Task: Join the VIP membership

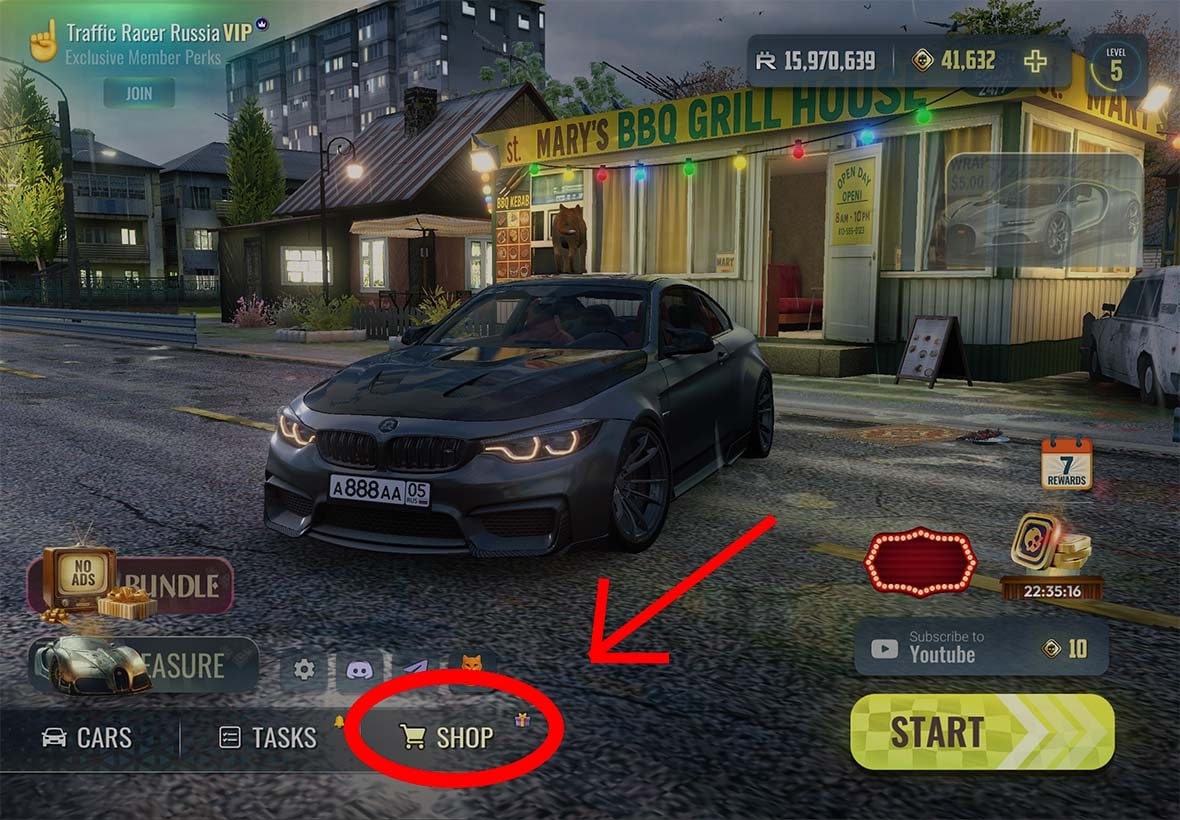Action: [x=139, y=93]
